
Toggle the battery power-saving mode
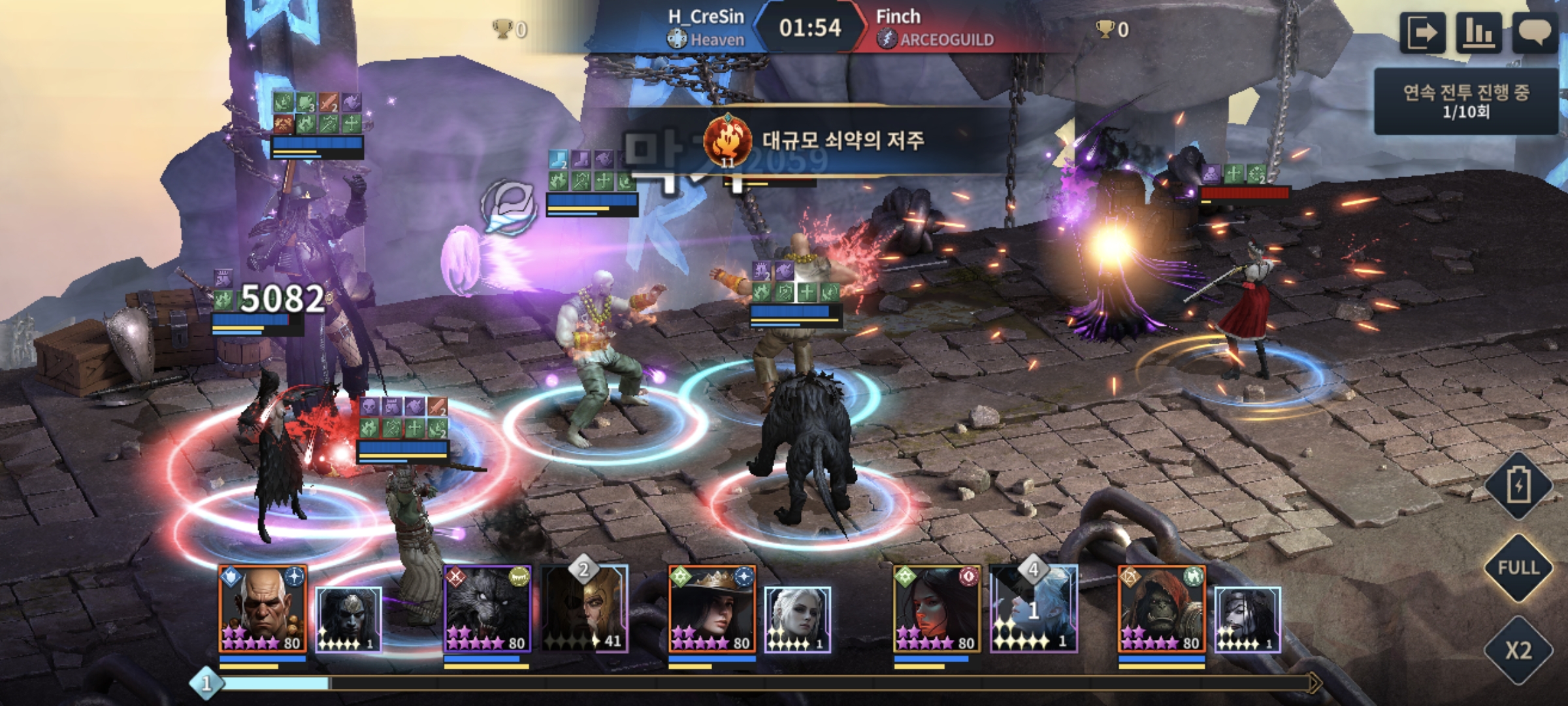tap(1518, 486)
